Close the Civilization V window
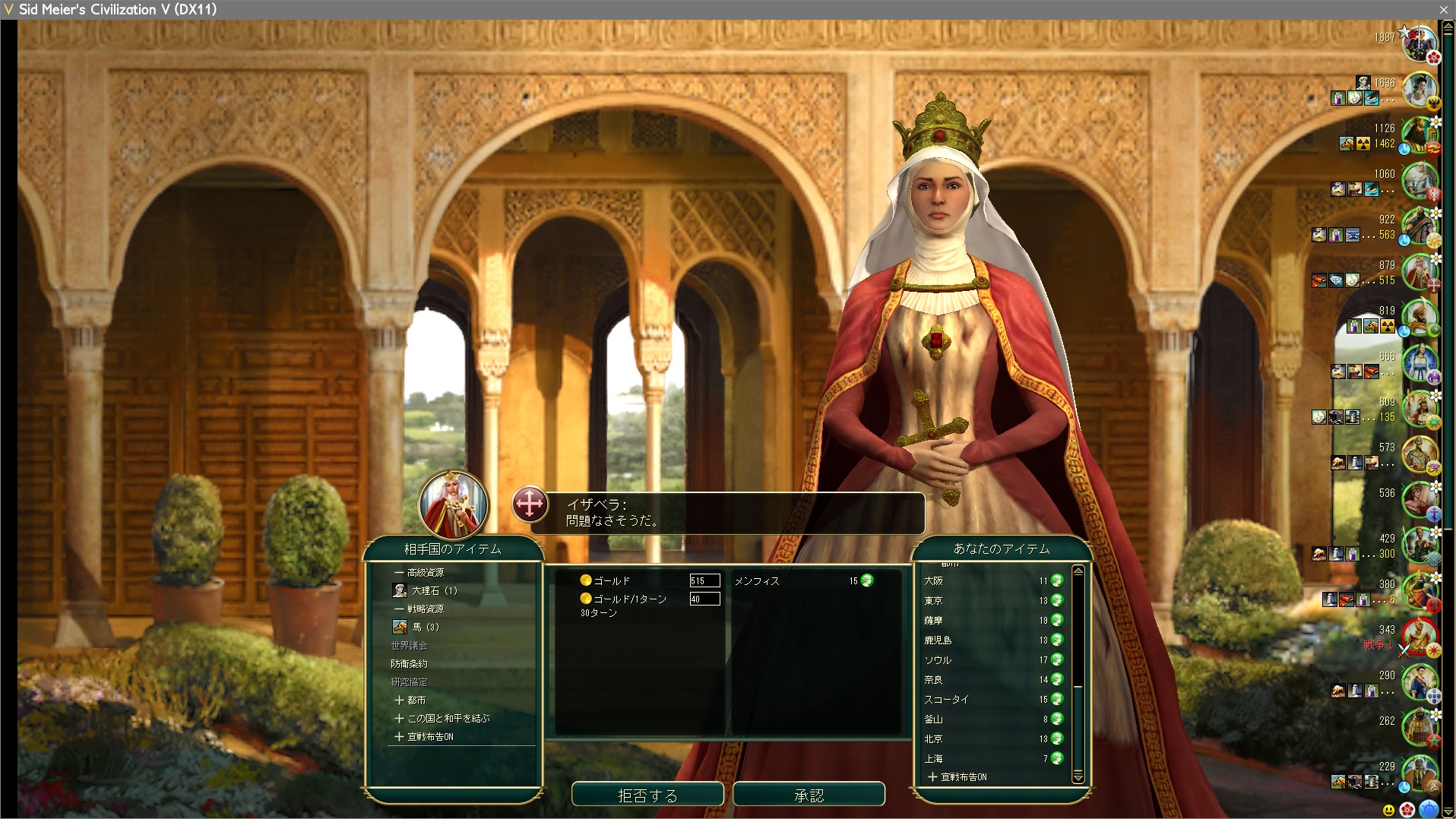 click(1443, 9)
